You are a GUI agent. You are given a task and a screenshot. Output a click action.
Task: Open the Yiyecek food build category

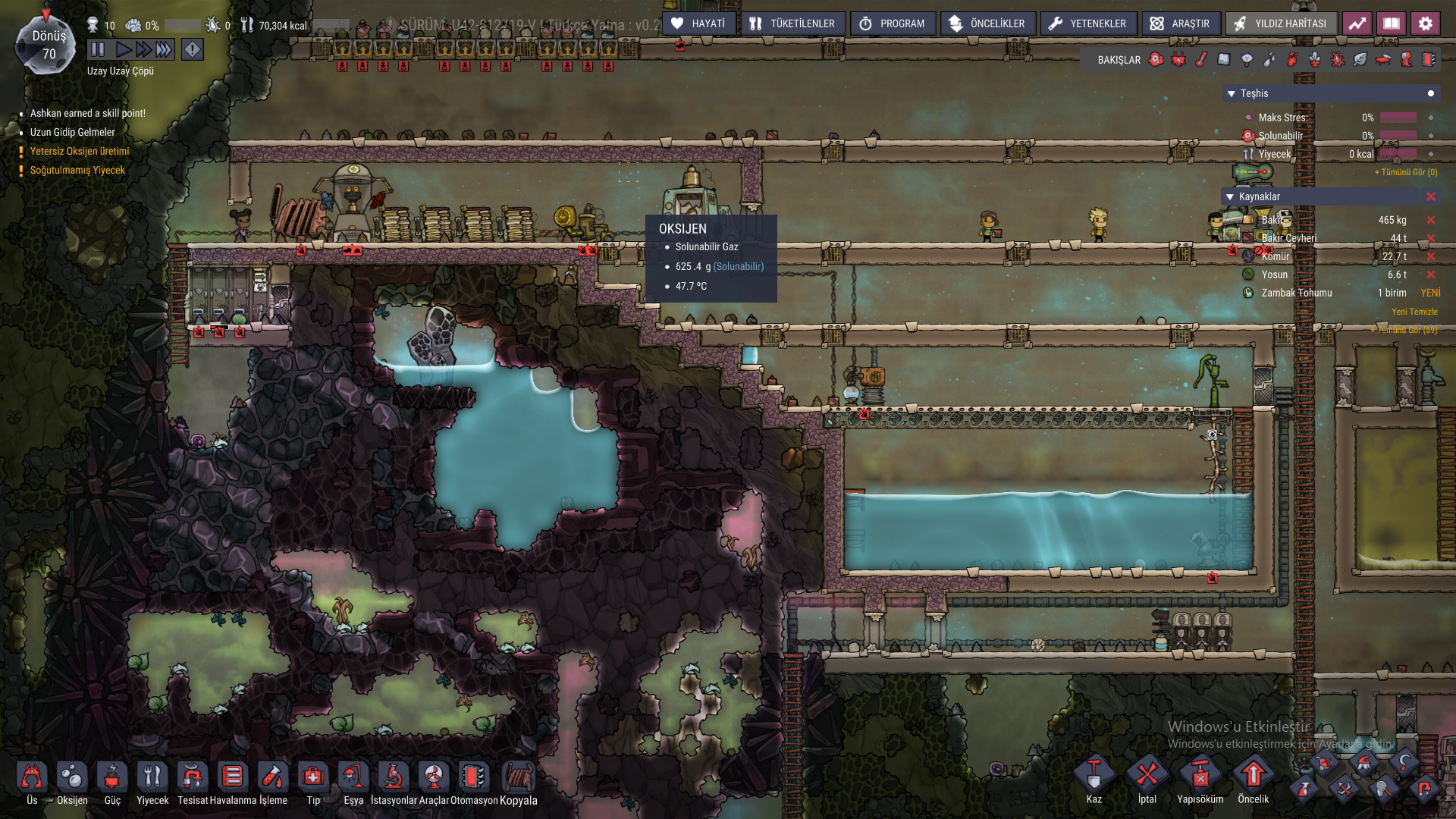coord(152,782)
